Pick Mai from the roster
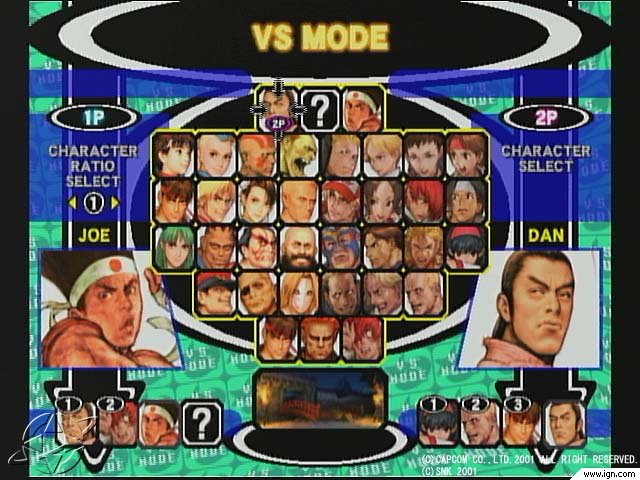 (381, 199)
